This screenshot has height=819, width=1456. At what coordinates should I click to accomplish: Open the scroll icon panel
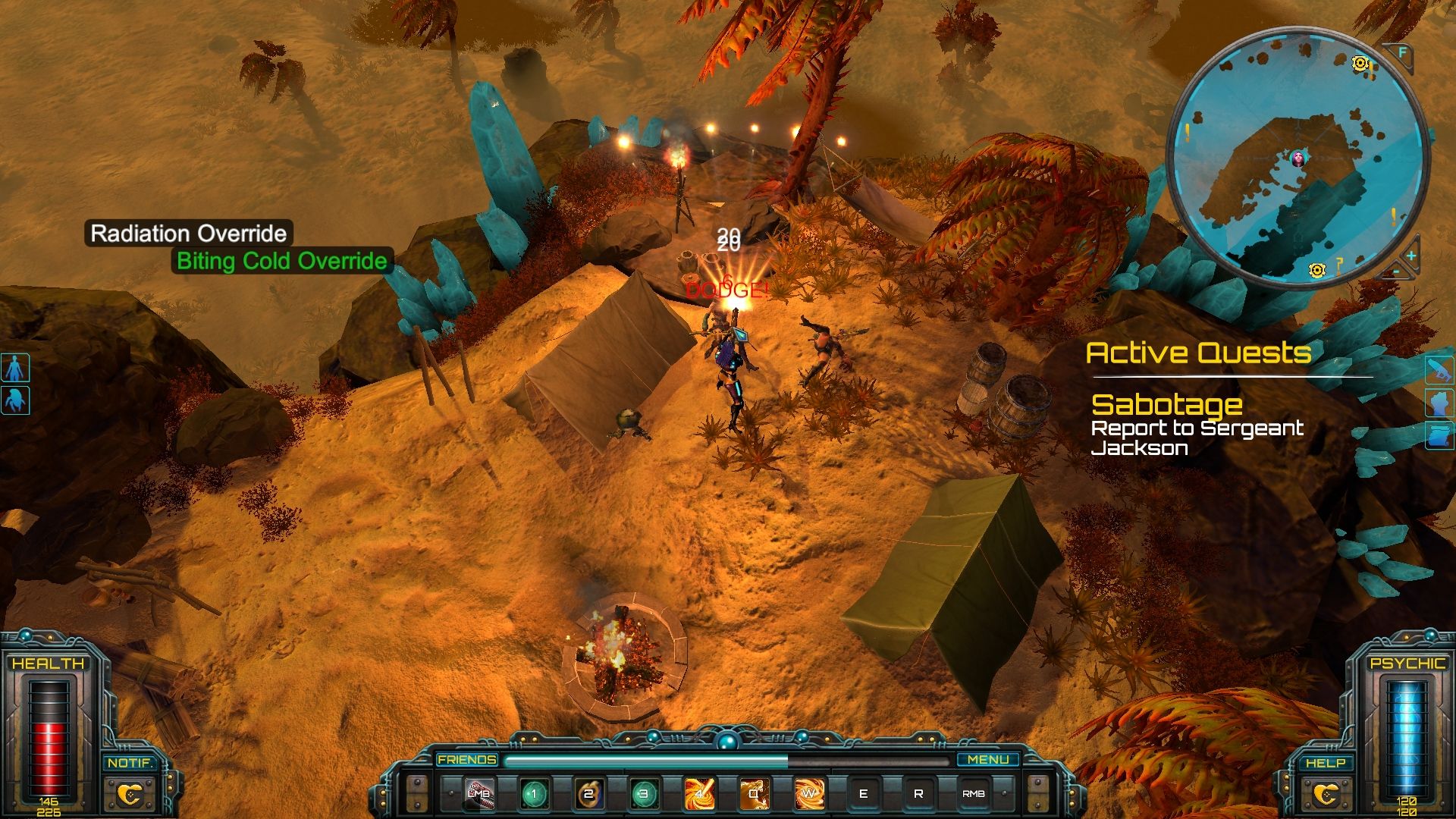pos(1439,435)
